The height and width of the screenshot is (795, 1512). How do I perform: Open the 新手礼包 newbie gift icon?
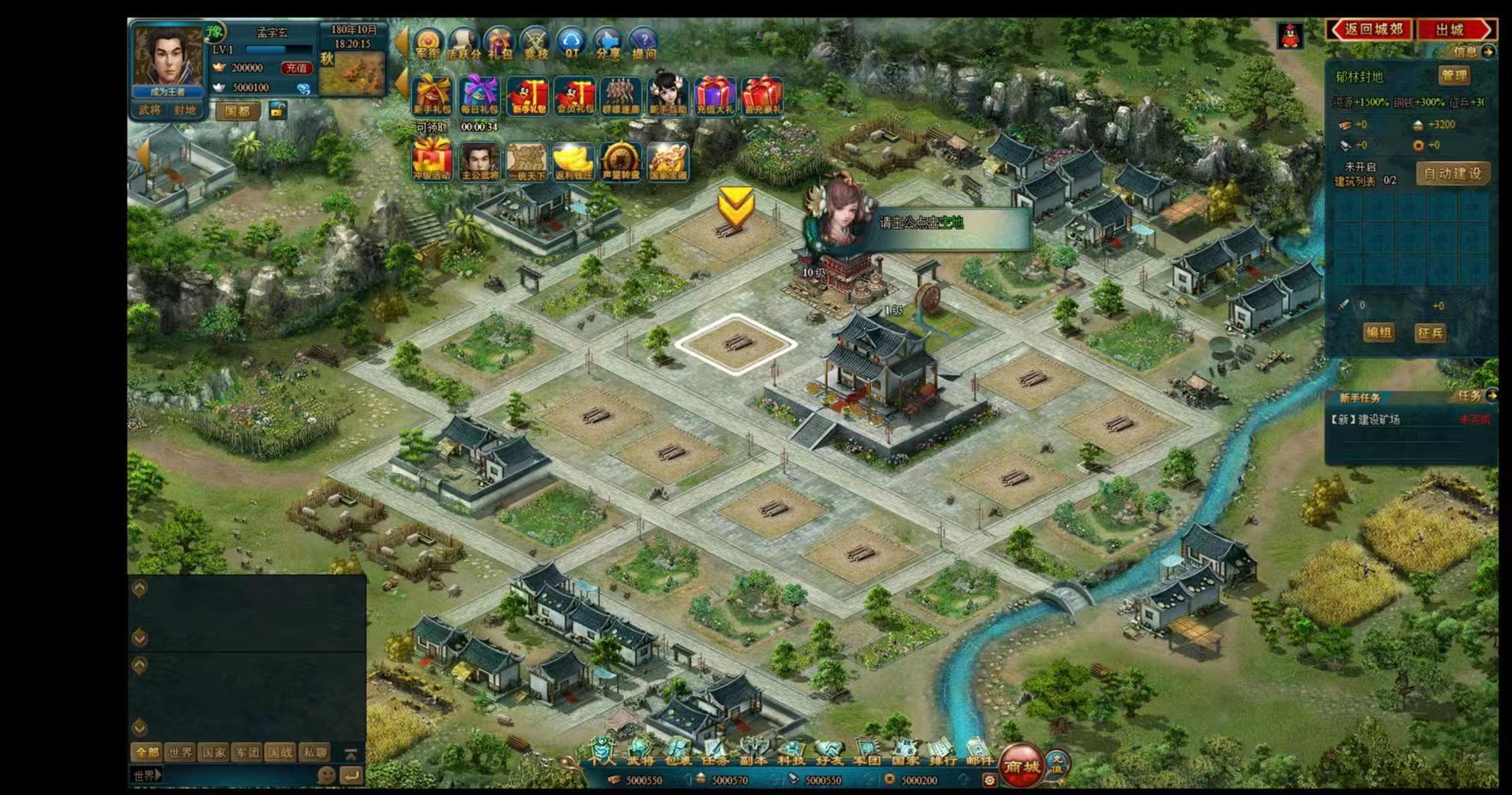pos(432,95)
